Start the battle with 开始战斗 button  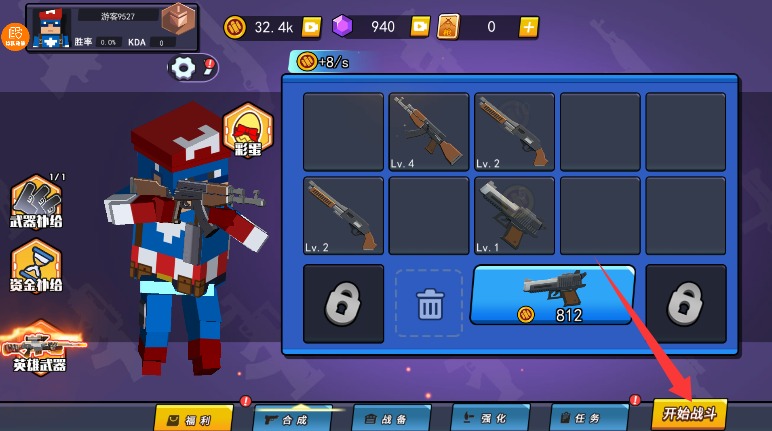[x=689, y=413]
